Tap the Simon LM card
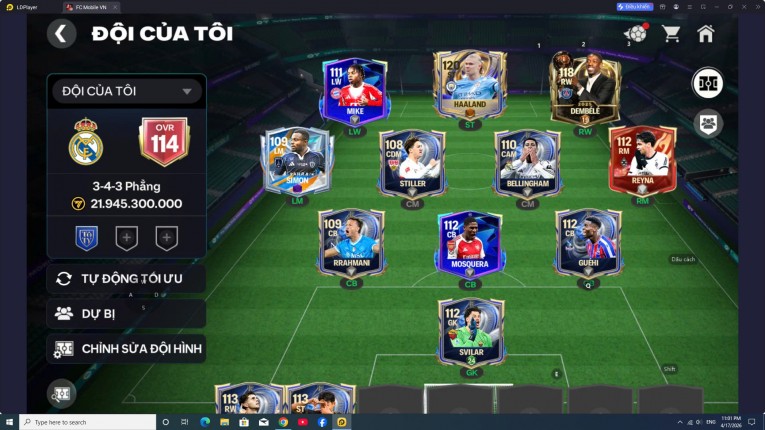The image size is (765, 430). (x=297, y=160)
